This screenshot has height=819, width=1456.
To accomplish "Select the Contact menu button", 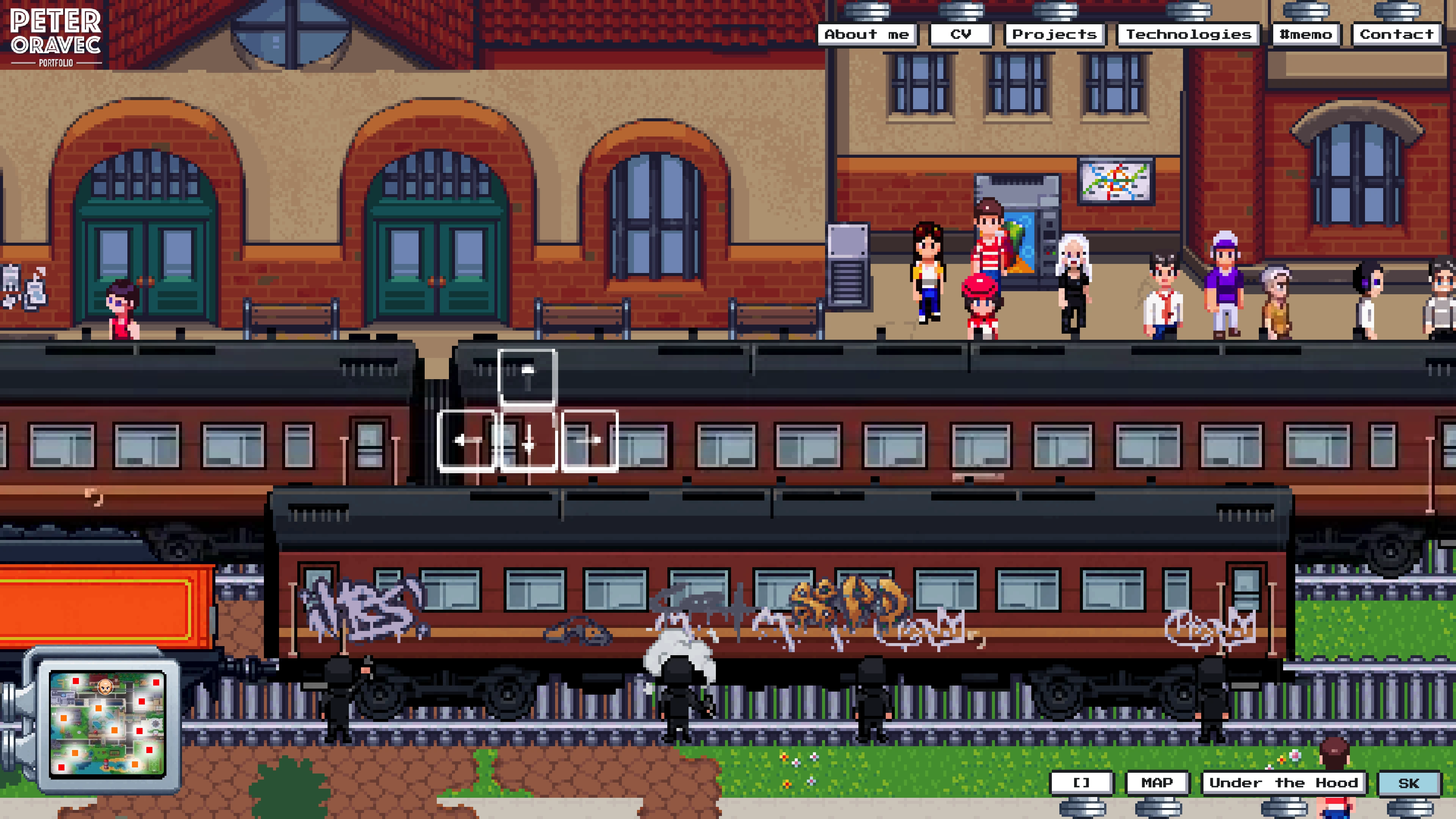I will click(1396, 35).
